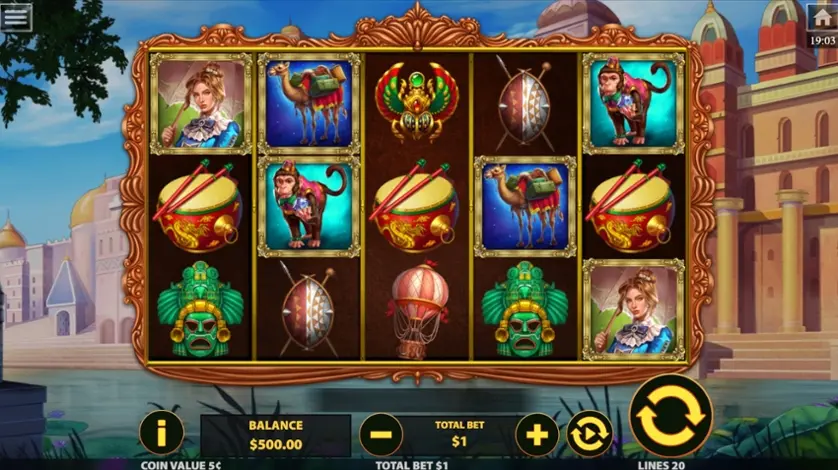
Task: Enable autoplay spins
Action: coord(589,435)
